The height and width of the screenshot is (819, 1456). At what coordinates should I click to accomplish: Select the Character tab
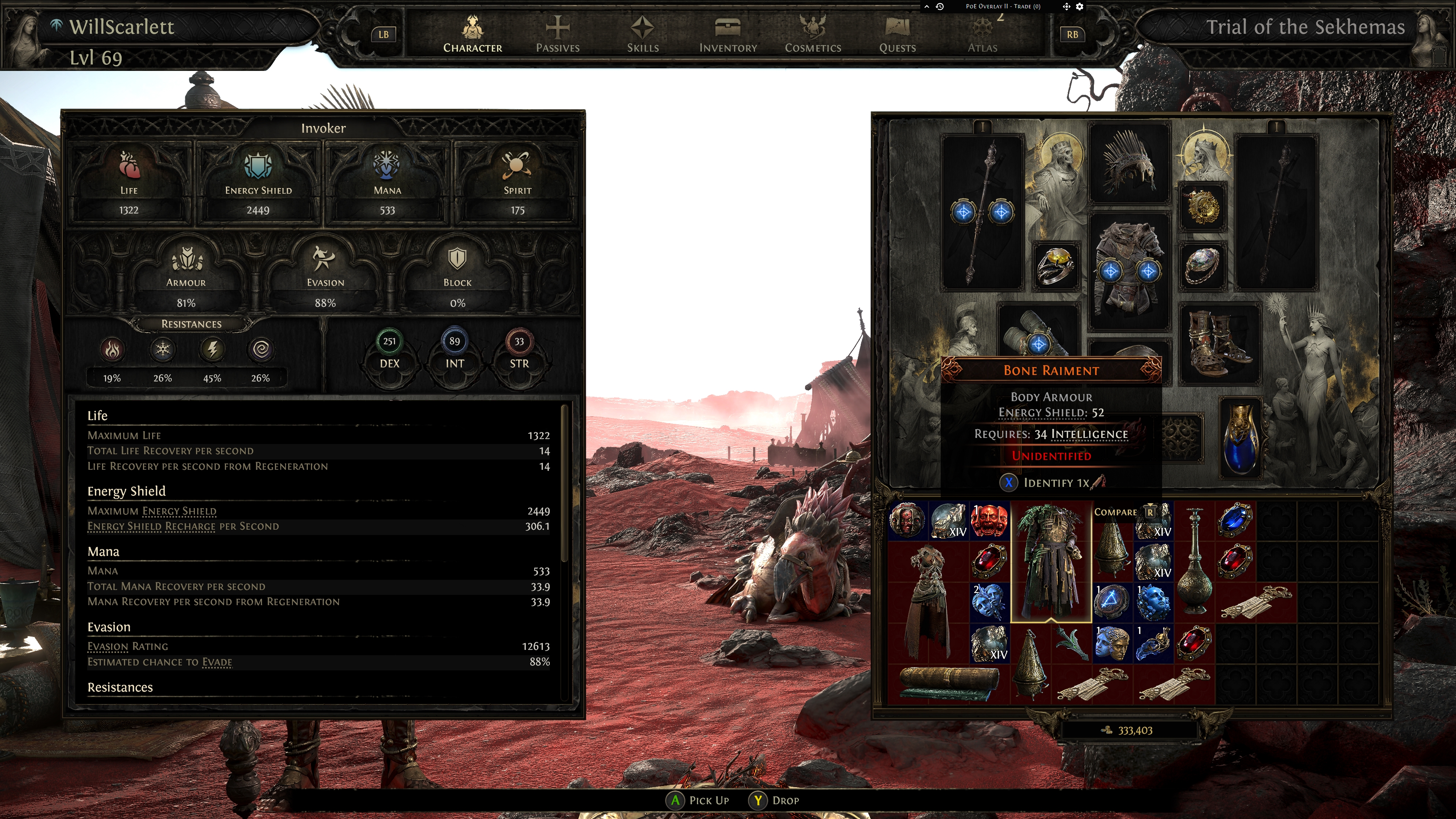tap(472, 34)
